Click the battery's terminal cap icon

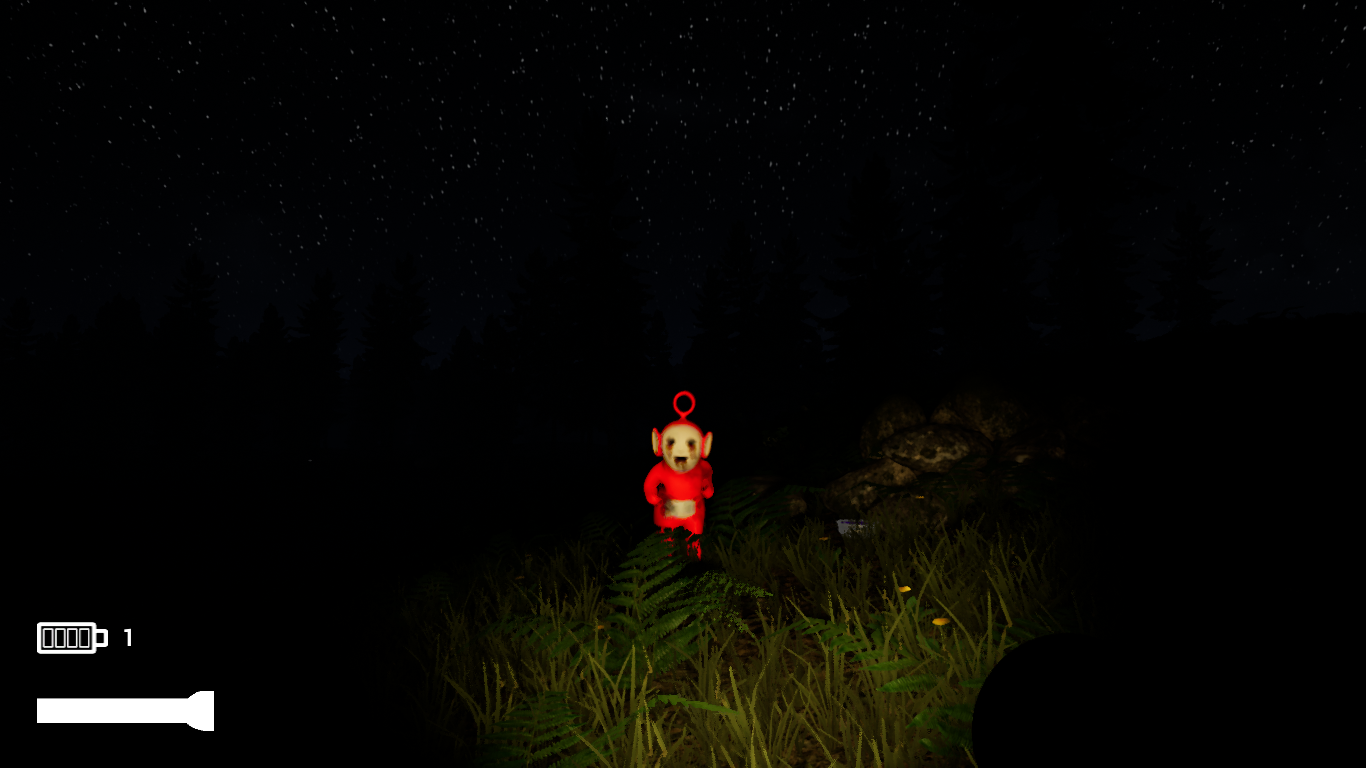[101, 637]
